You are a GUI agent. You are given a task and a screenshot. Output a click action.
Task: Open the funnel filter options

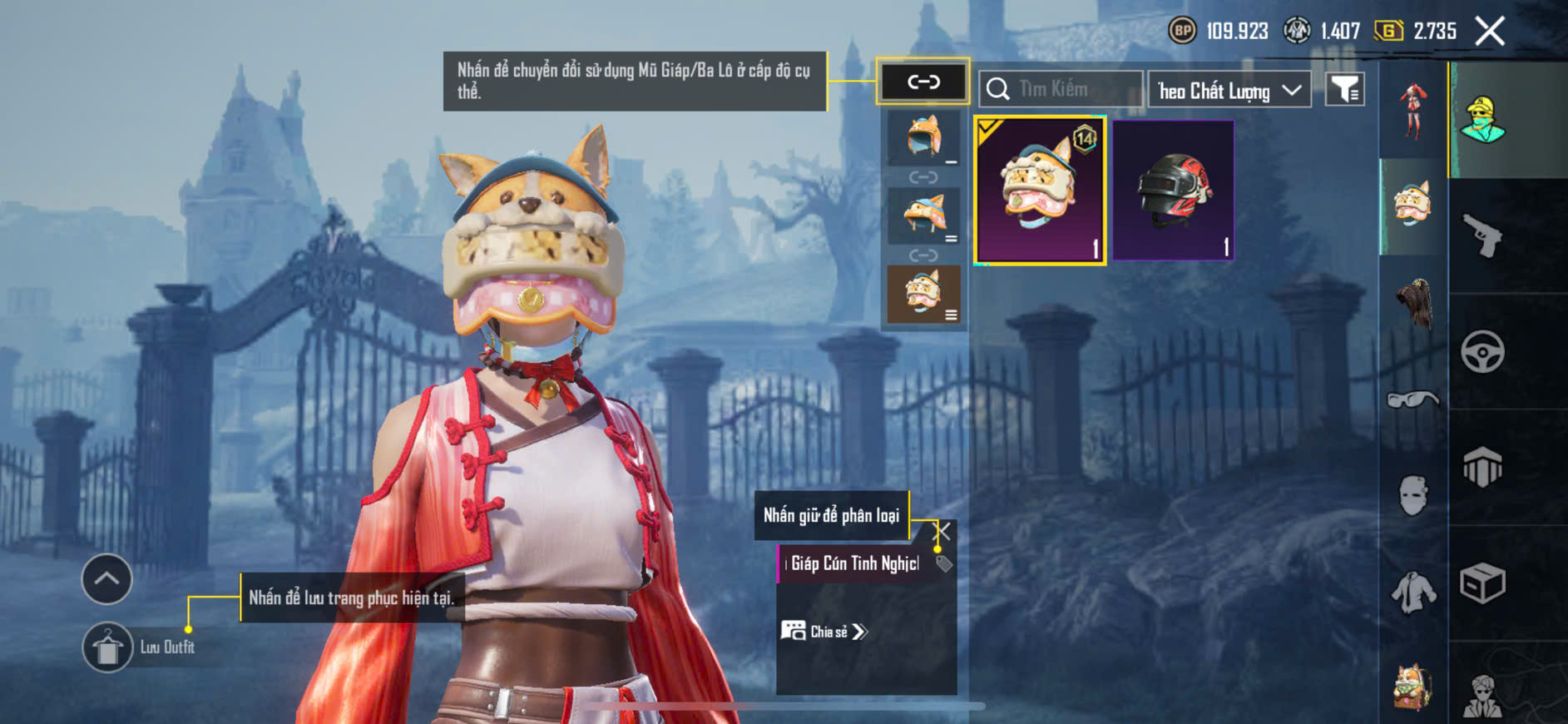(1344, 89)
